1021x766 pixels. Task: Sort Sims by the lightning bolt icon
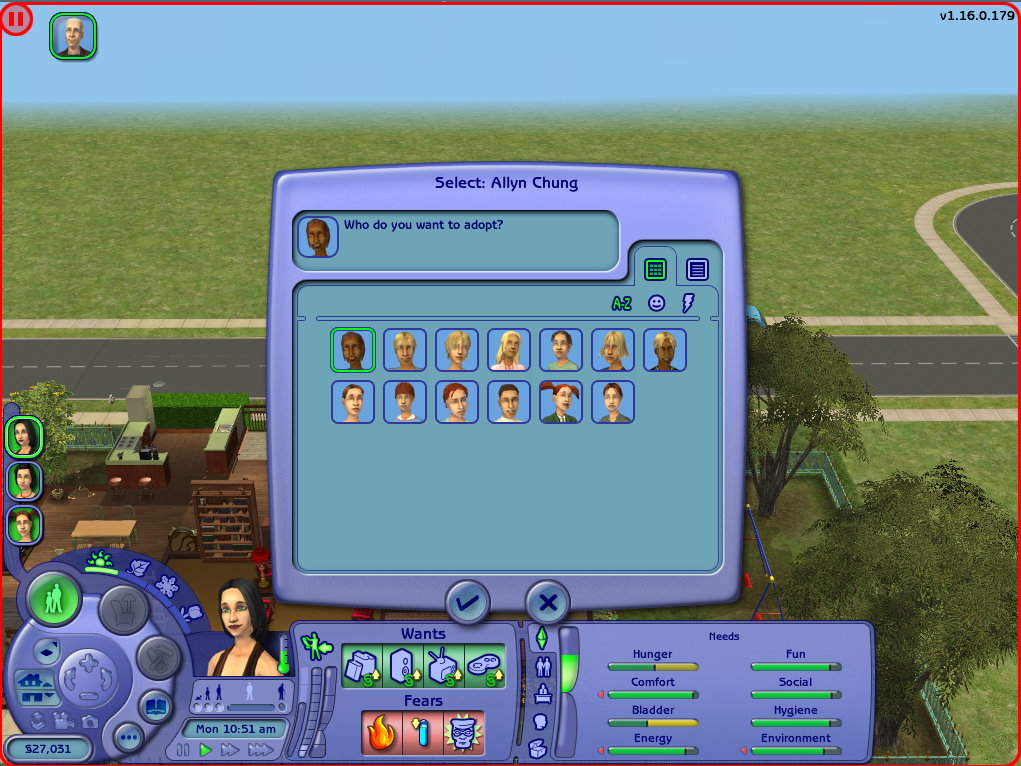coord(687,303)
